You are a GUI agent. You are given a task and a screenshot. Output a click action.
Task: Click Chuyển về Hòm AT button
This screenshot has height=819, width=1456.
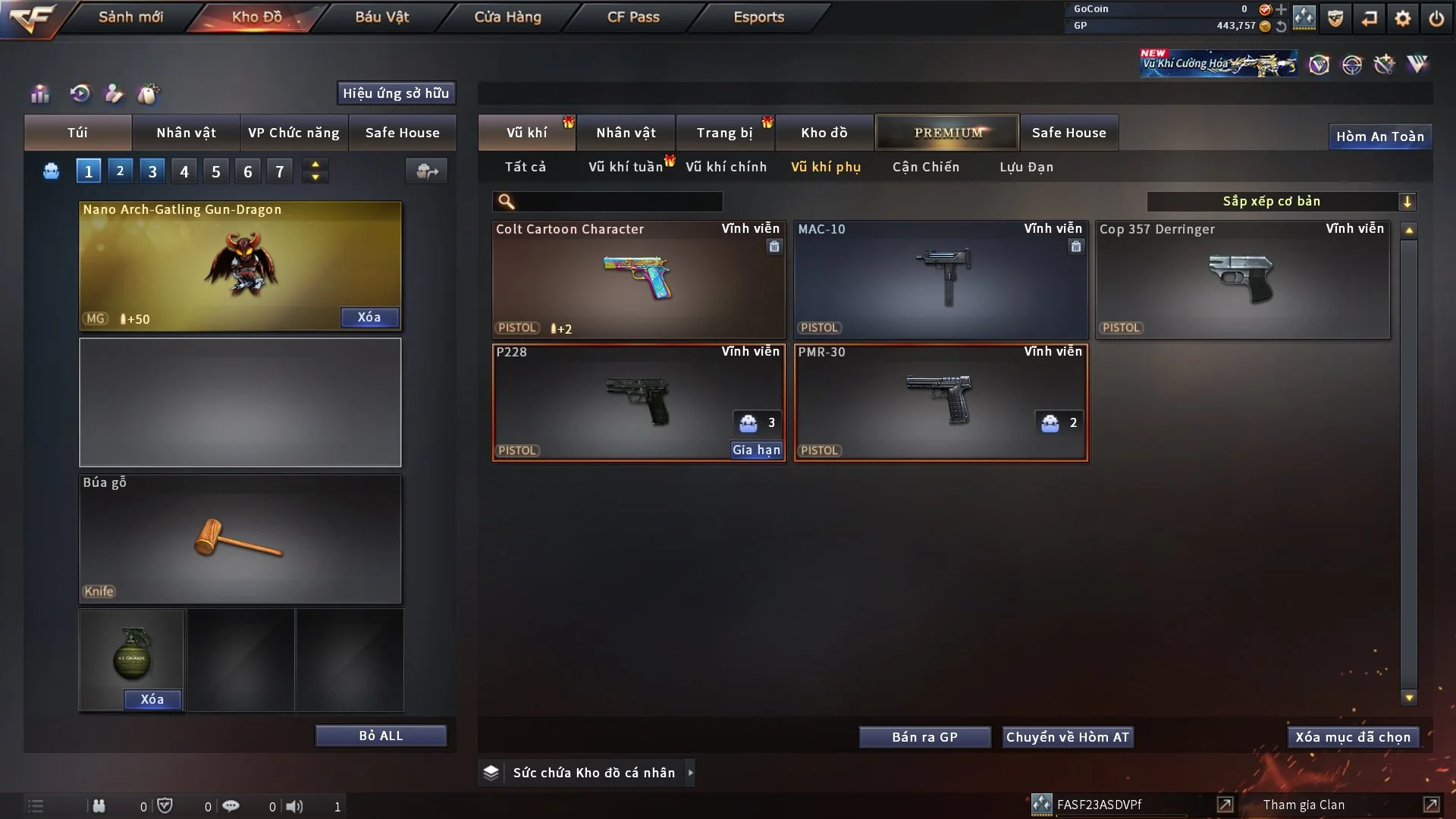pos(1068,737)
